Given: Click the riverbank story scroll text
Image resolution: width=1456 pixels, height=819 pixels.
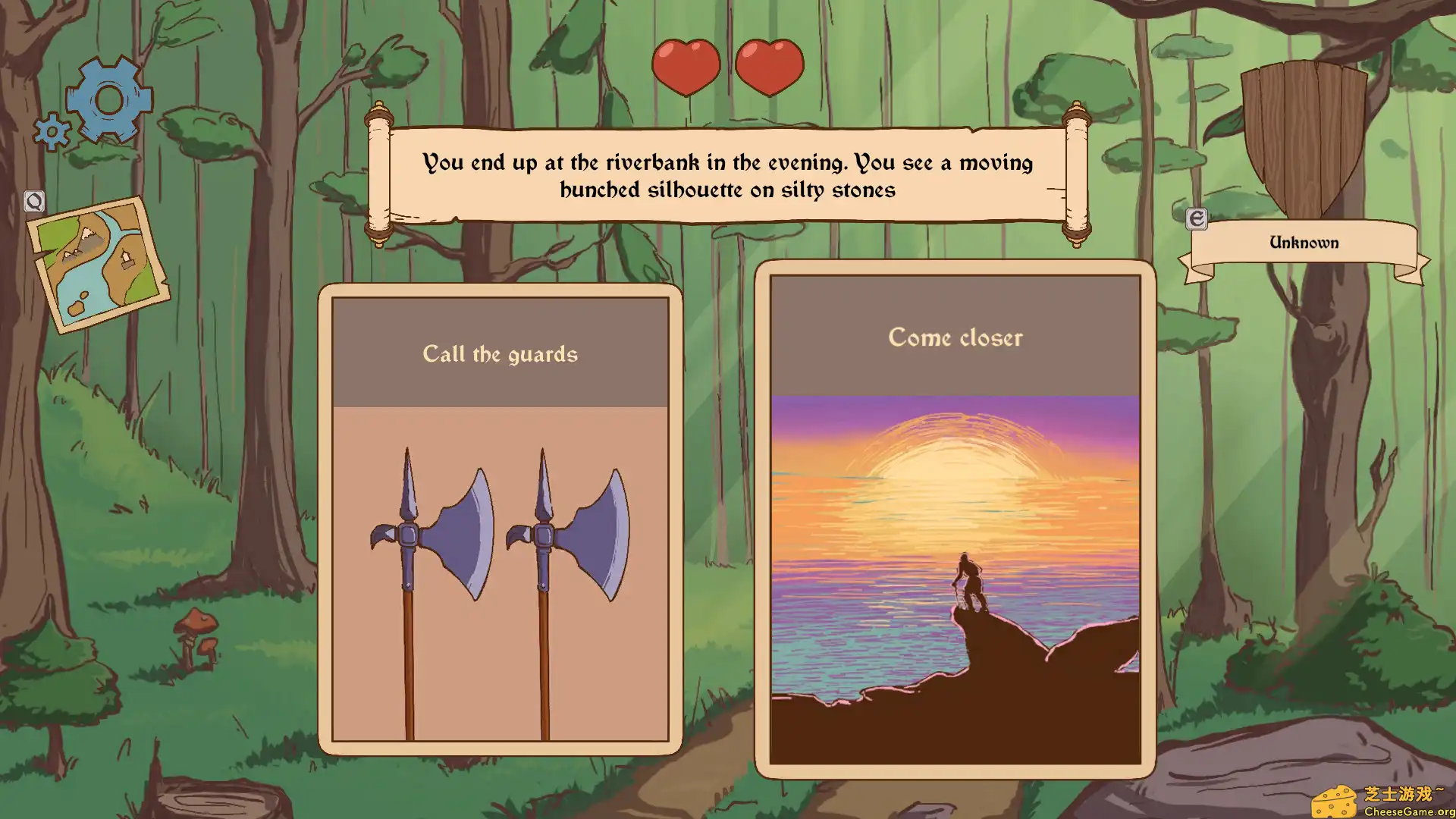Looking at the screenshot, I should point(728,176).
